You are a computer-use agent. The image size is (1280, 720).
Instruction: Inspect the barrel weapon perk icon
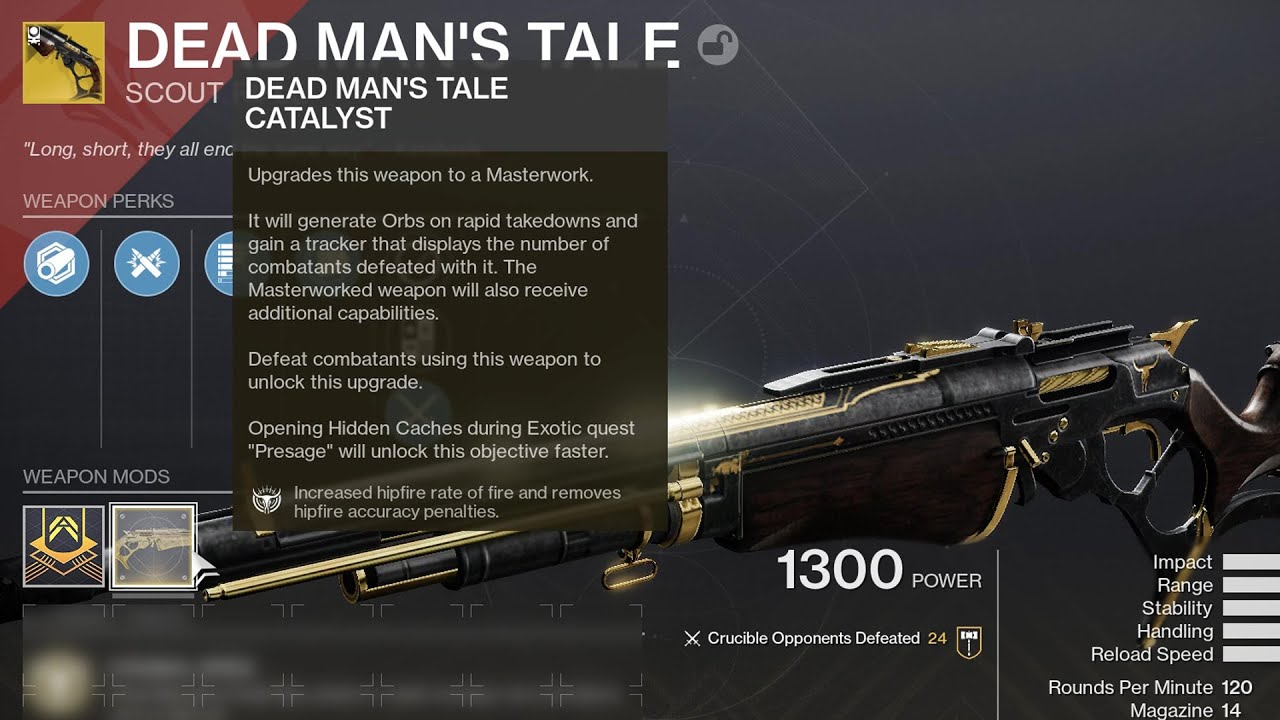point(57,264)
